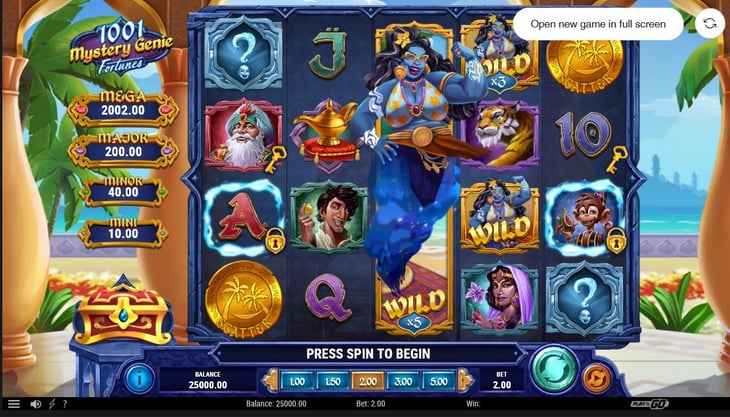This screenshot has width=730, height=417.
Task: Open new game in full screen
Action: [x=598, y=23]
